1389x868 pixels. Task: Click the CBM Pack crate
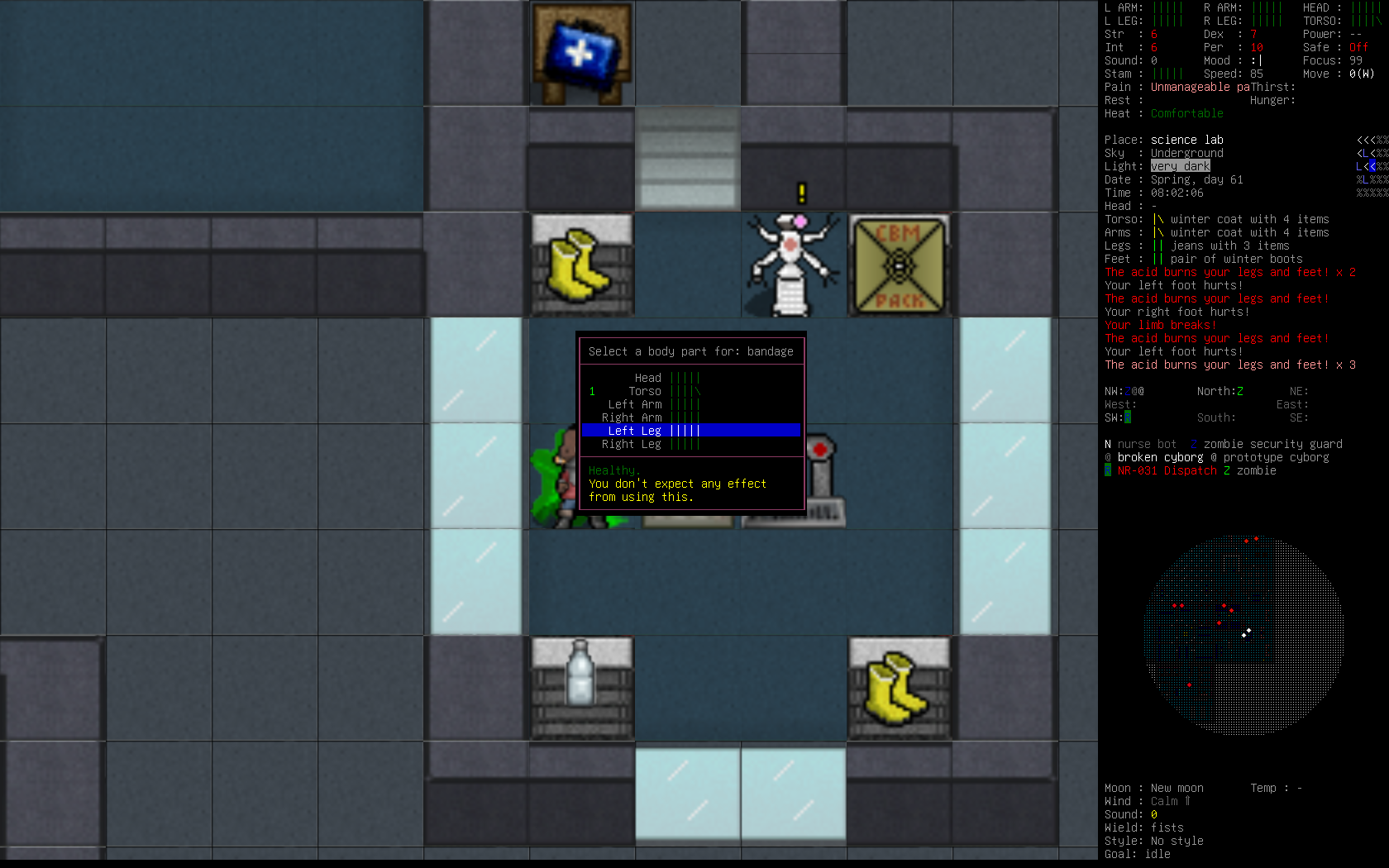[x=898, y=265]
